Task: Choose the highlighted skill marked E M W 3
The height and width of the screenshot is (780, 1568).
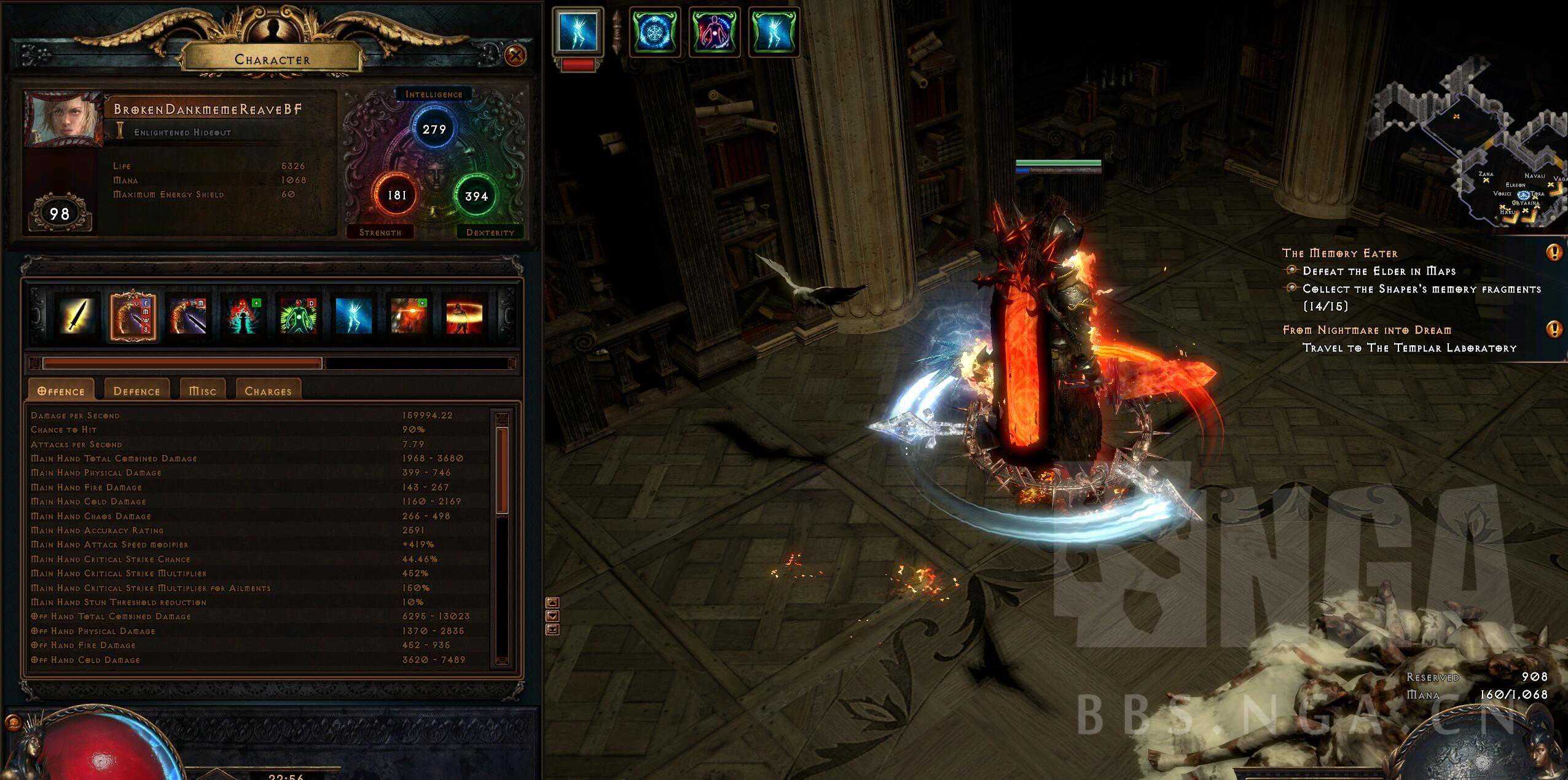Action: (132, 316)
